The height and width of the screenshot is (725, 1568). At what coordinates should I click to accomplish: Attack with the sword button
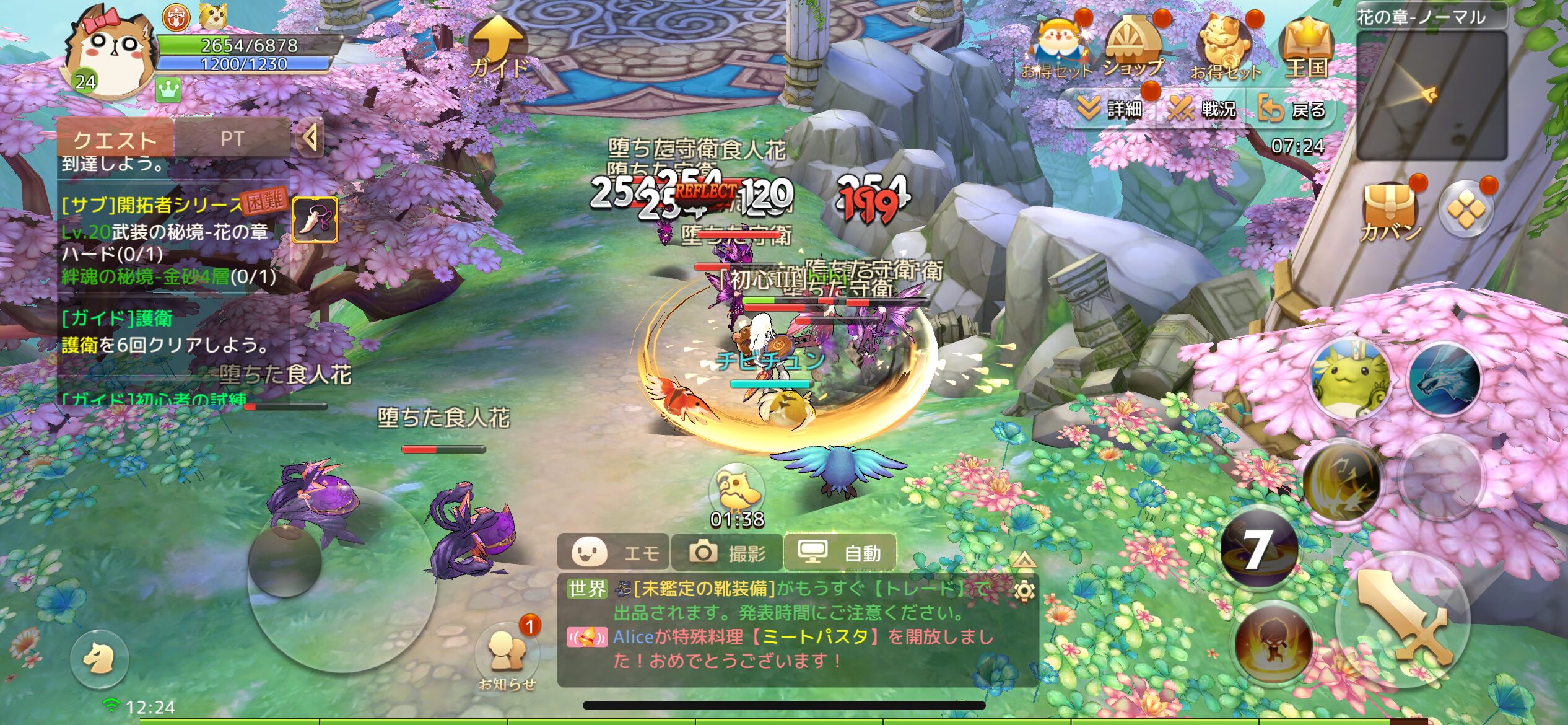point(1404,620)
